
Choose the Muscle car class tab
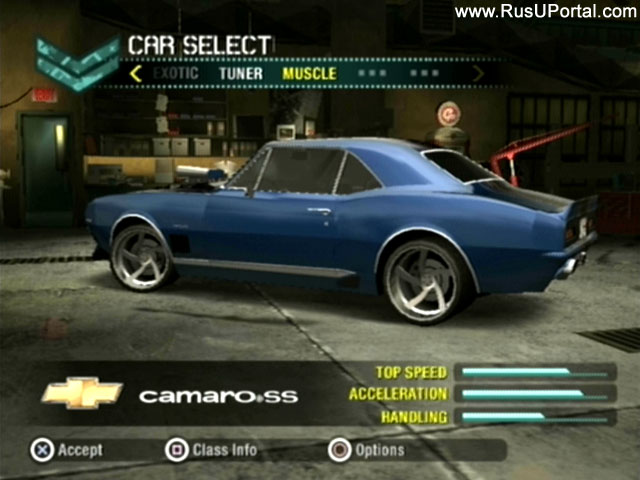(309, 73)
